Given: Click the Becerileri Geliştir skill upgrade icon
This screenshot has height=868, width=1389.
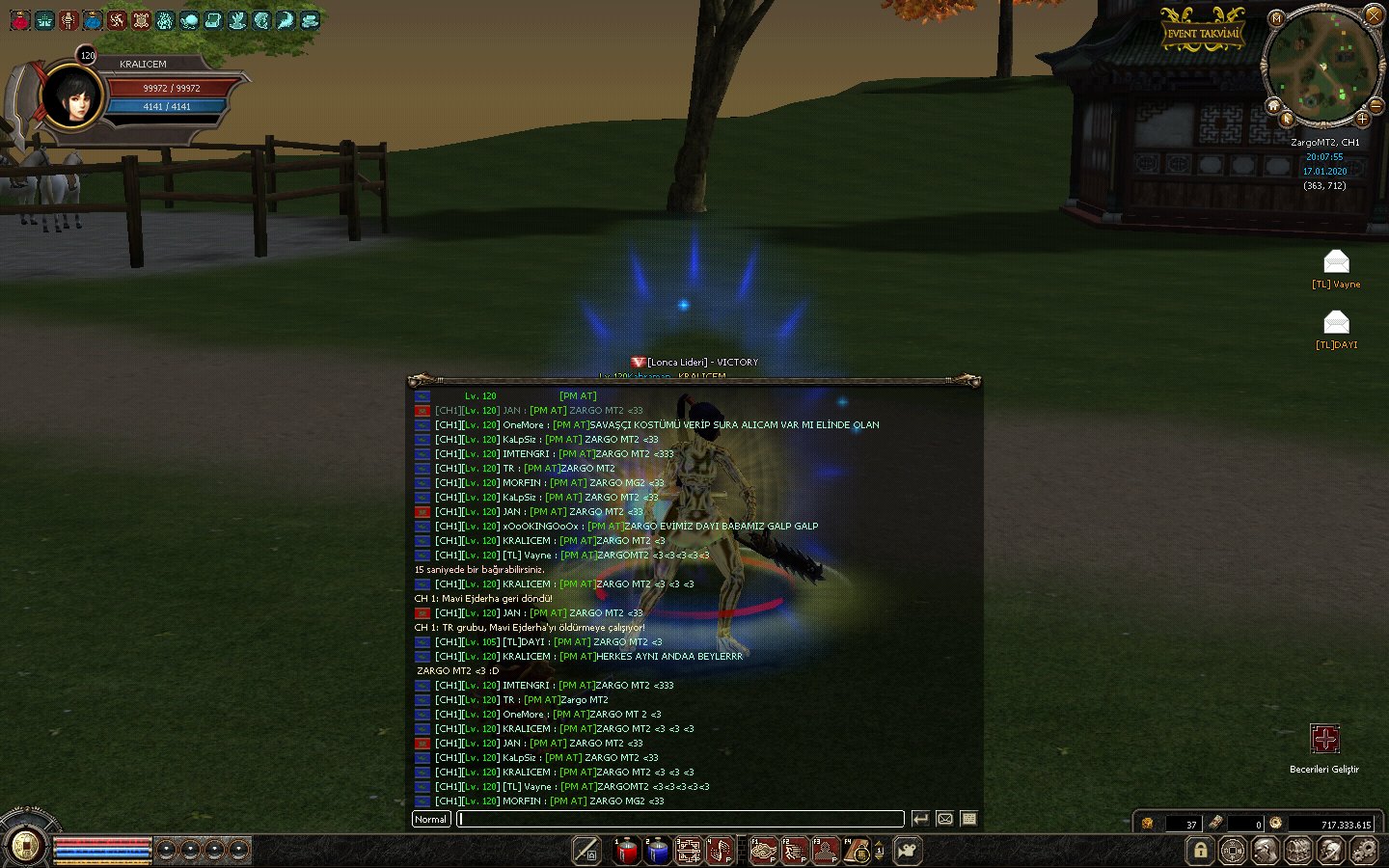Looking at the screenshot, I should click(1324, 740).
